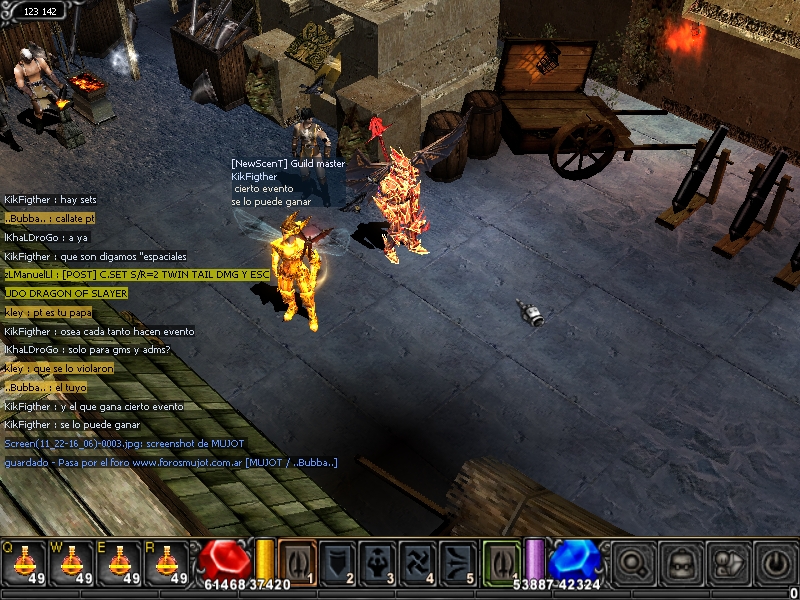Open the green-framed current skill selector
The height and width of the screenshot is (600, 800).
tap(502, 560)
